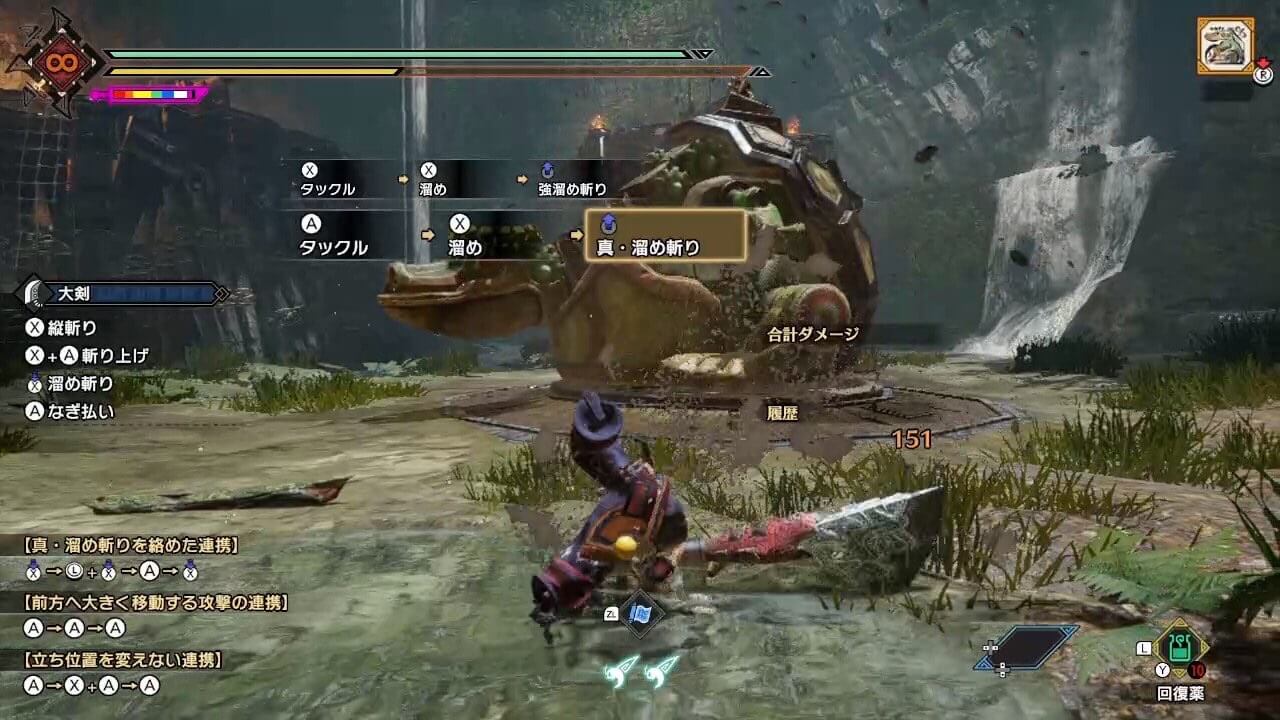Select the empty blue action bar slot
Screen dimensions: 1280x720
point(1027,647)
